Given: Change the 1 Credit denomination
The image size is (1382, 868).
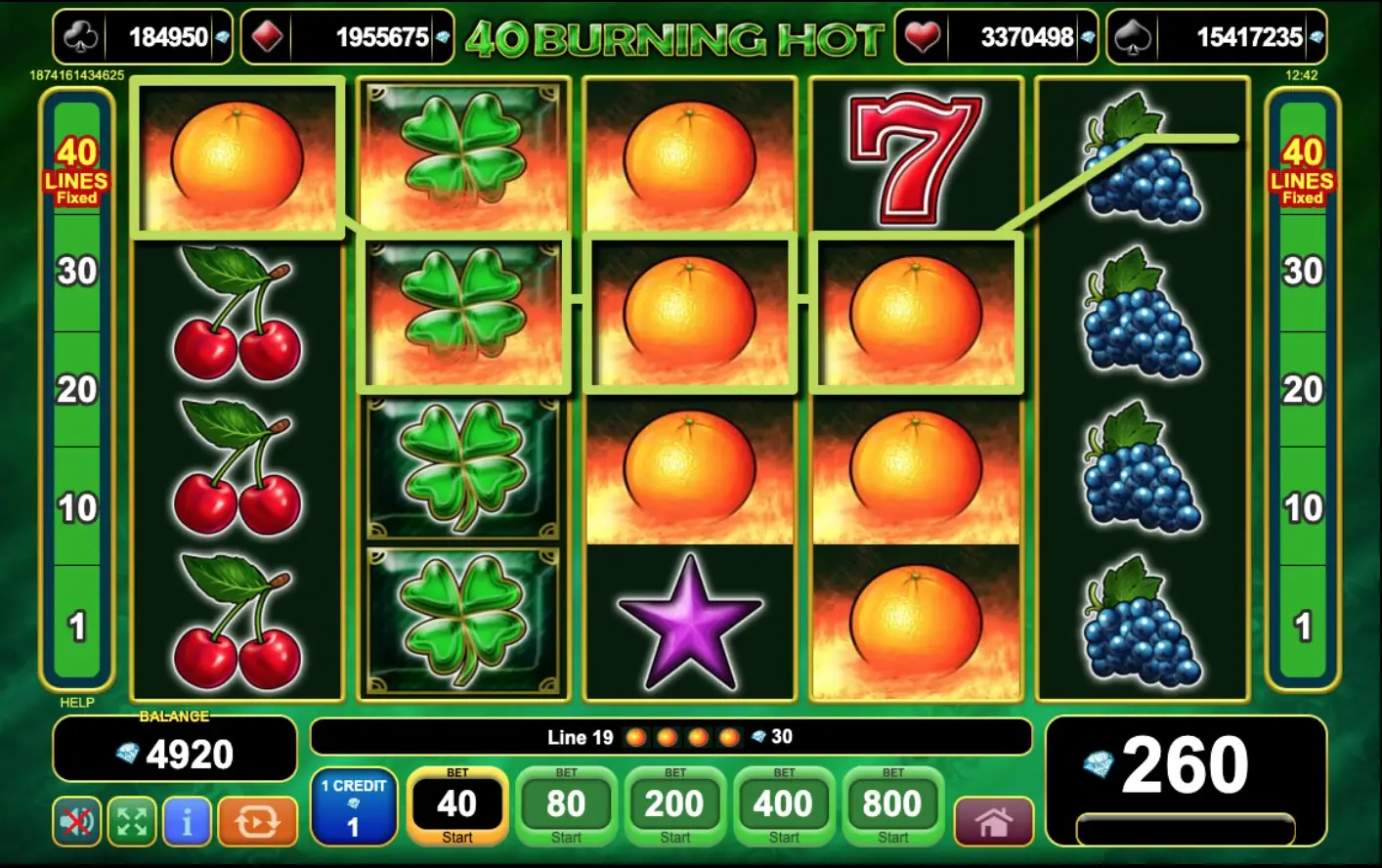Looking at the screenshot, I should (354, 806).
